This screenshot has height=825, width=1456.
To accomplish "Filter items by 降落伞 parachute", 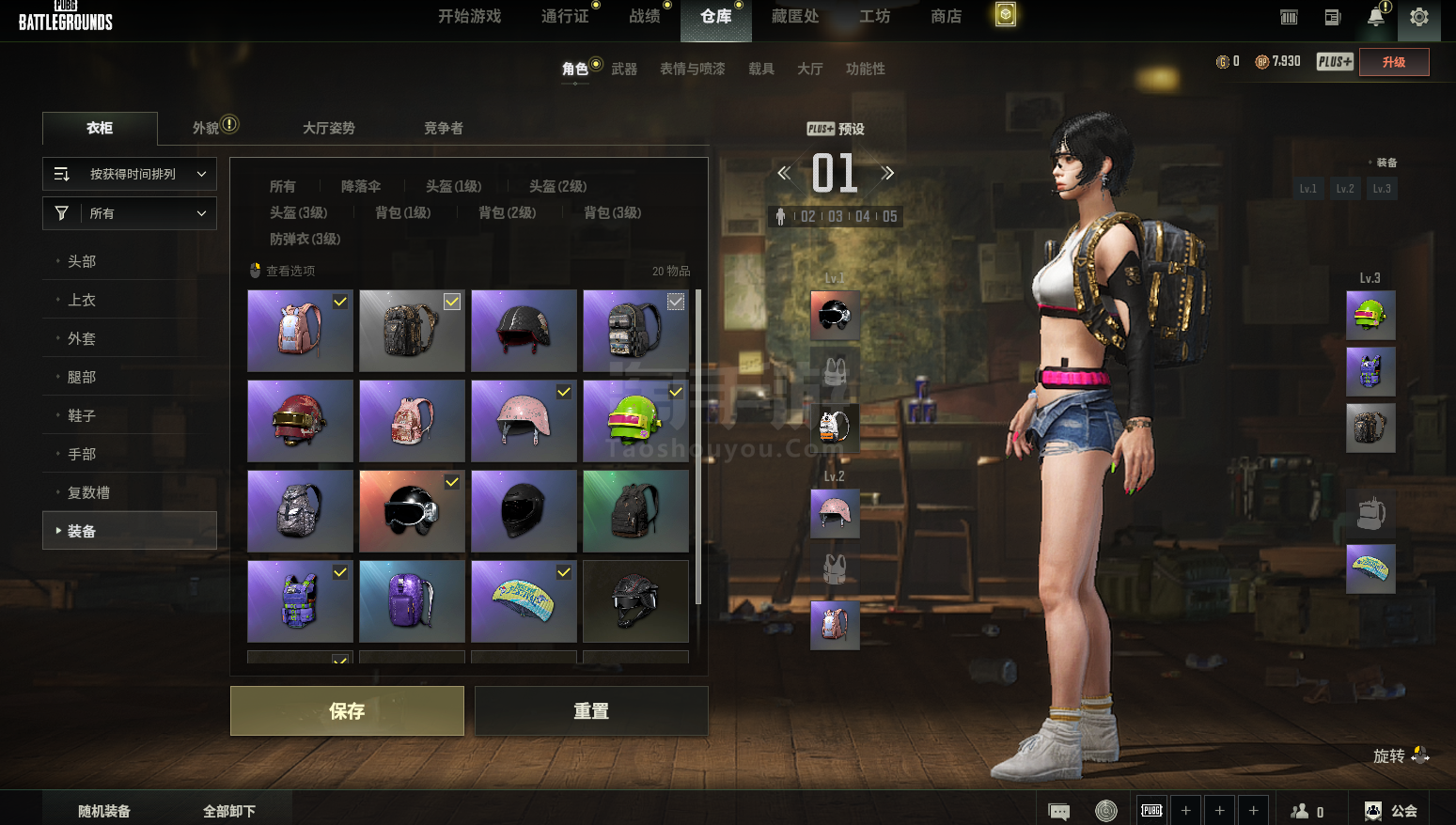I will tap(361, 186).
